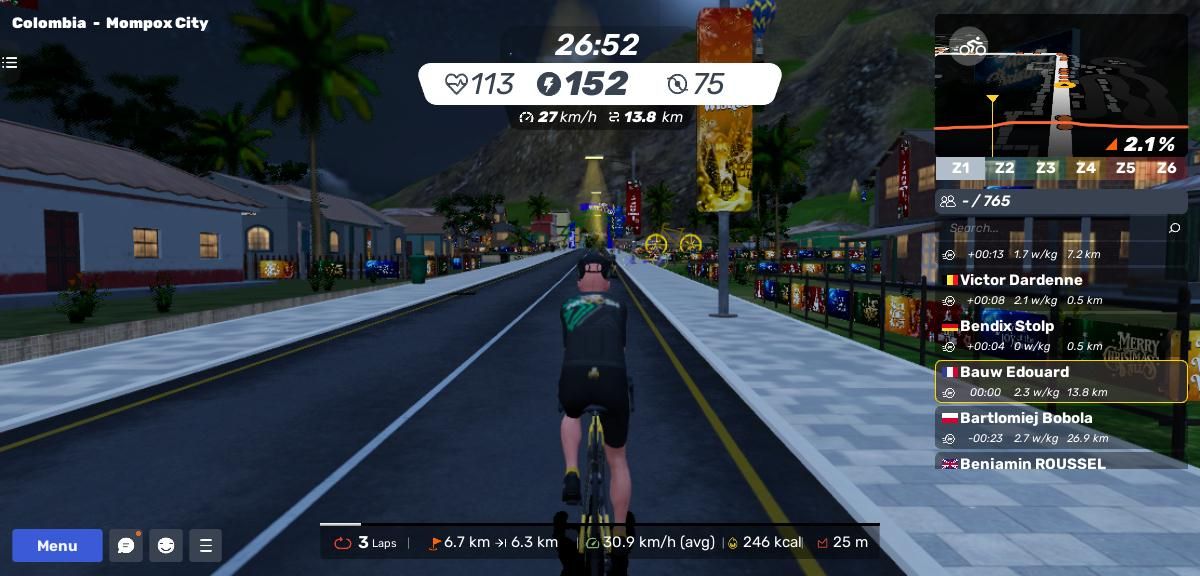Click the 3 Laps counter

click(x=366, y=542)
